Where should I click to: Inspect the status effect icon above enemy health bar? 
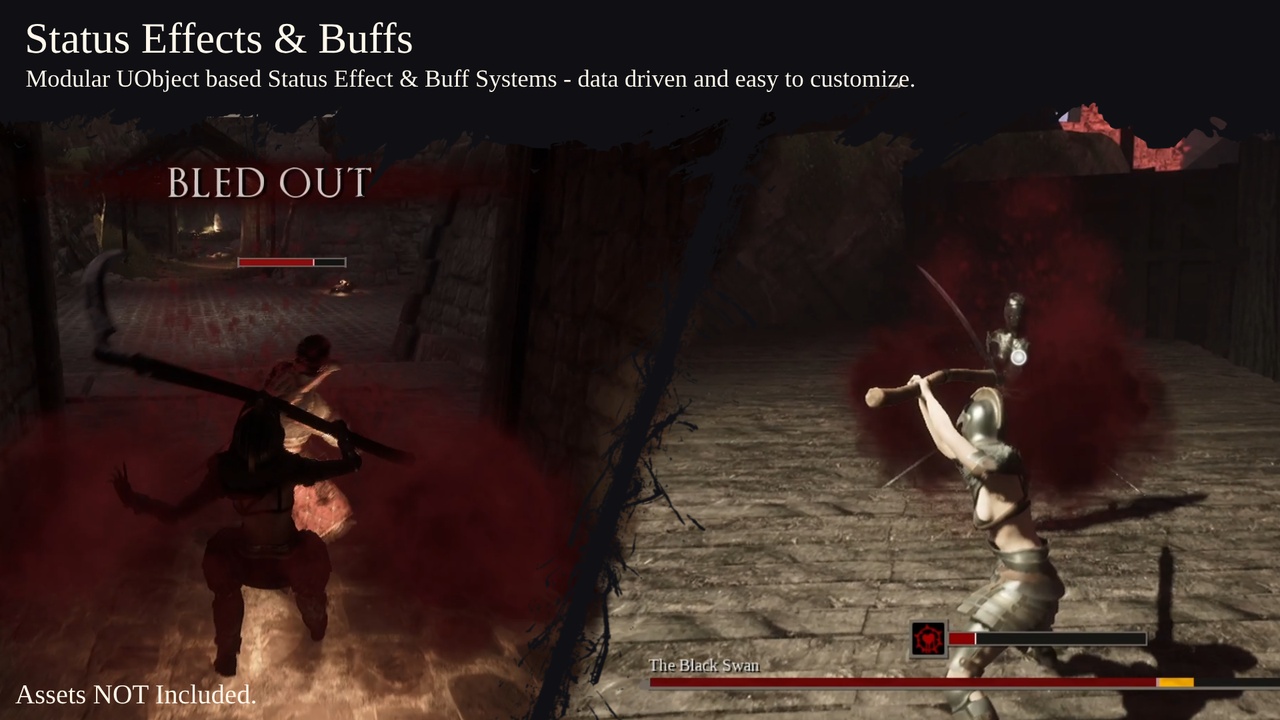[x=927, y=638]
